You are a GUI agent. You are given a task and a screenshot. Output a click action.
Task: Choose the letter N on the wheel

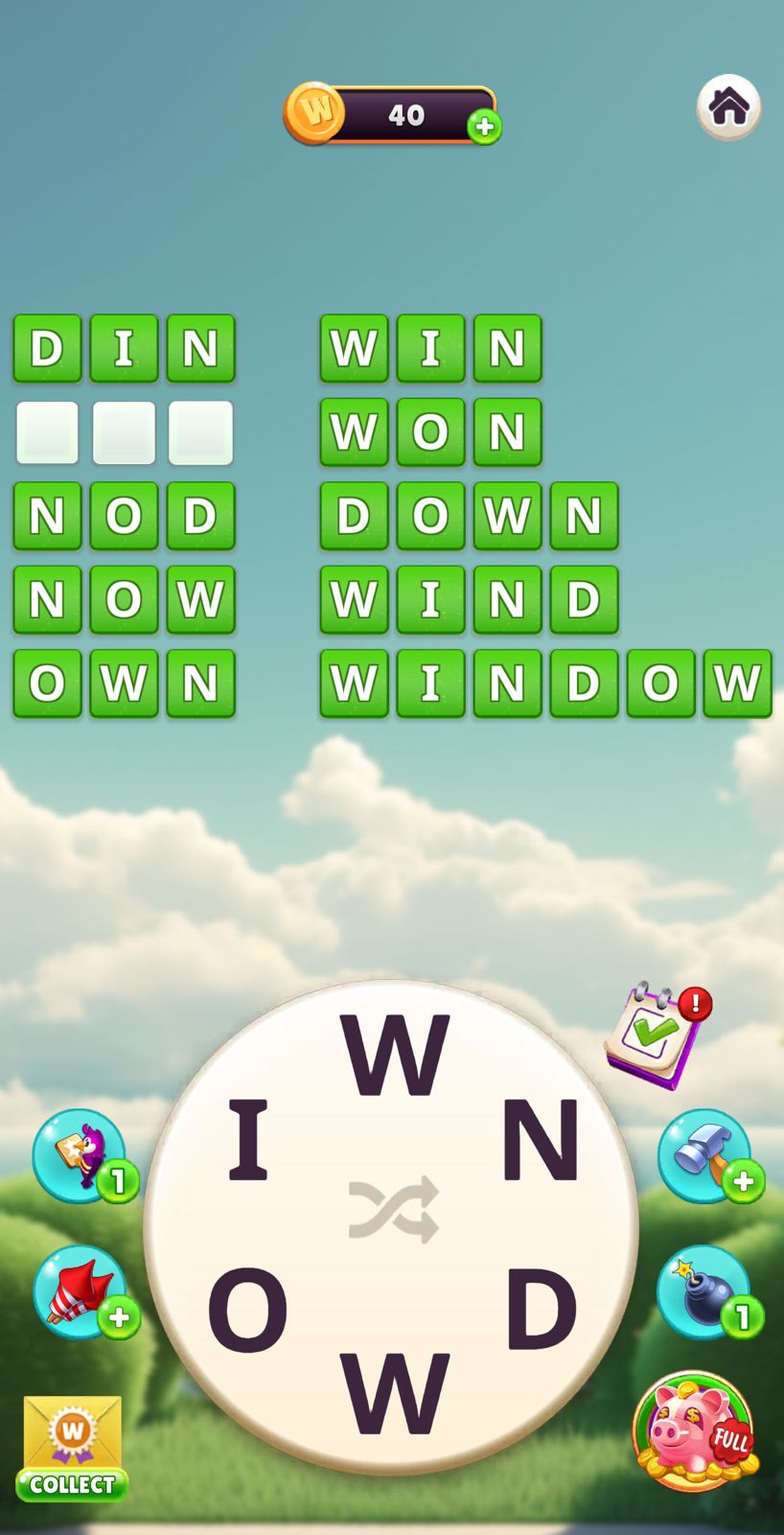coord(541,1141)
